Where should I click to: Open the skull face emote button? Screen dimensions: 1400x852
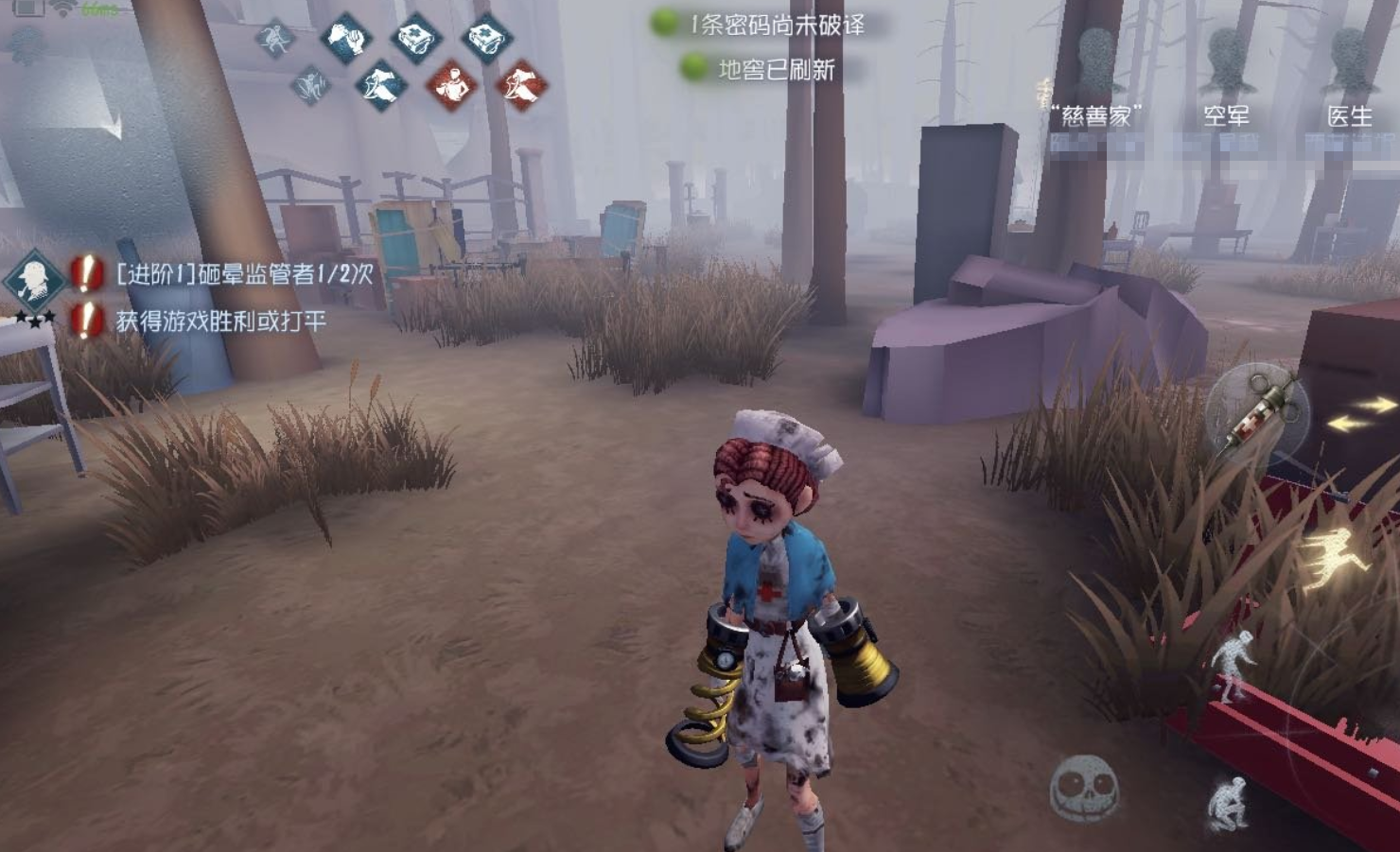point(1084,787)
